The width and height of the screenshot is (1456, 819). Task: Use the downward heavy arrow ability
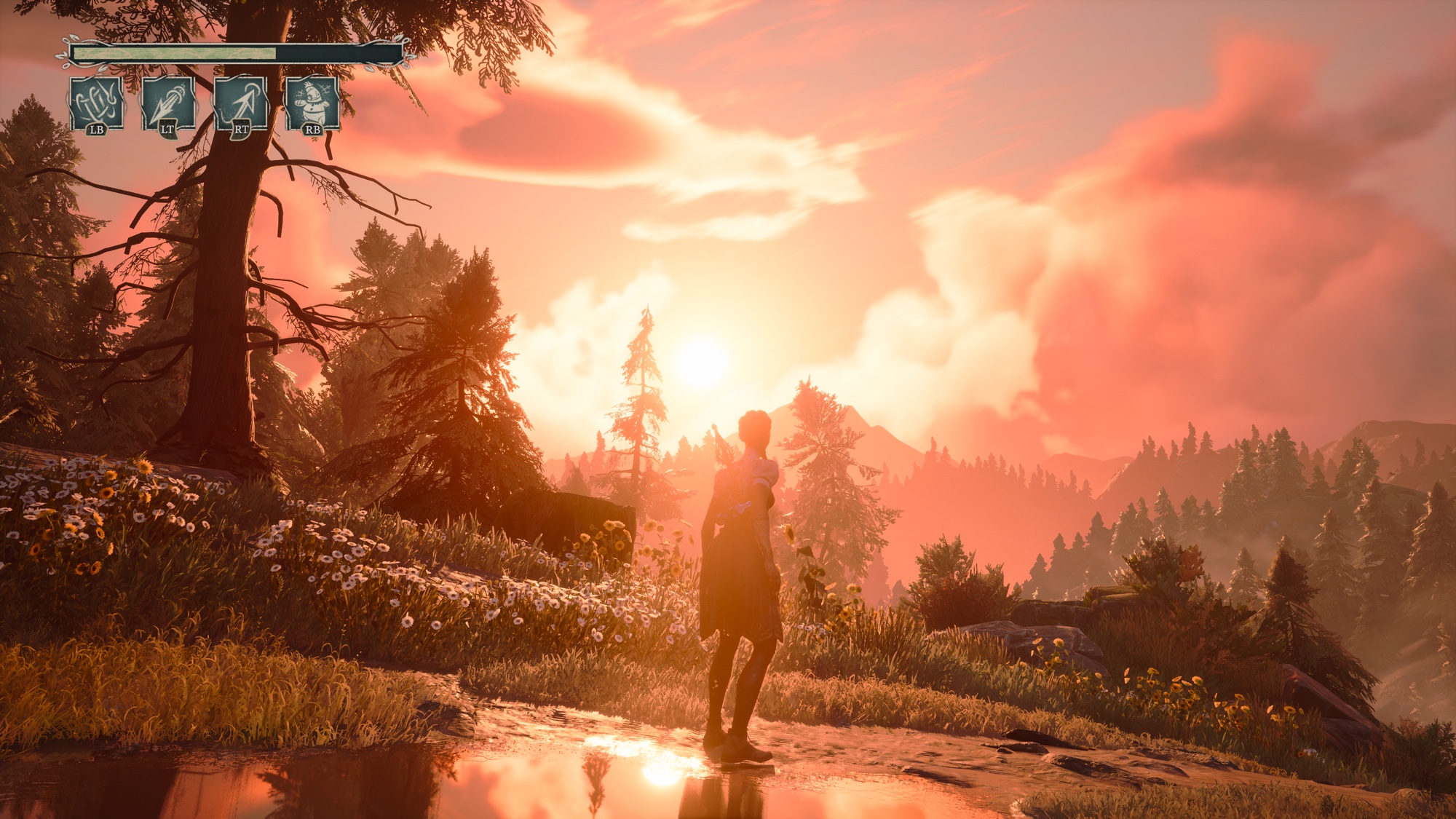click(168, 104)
